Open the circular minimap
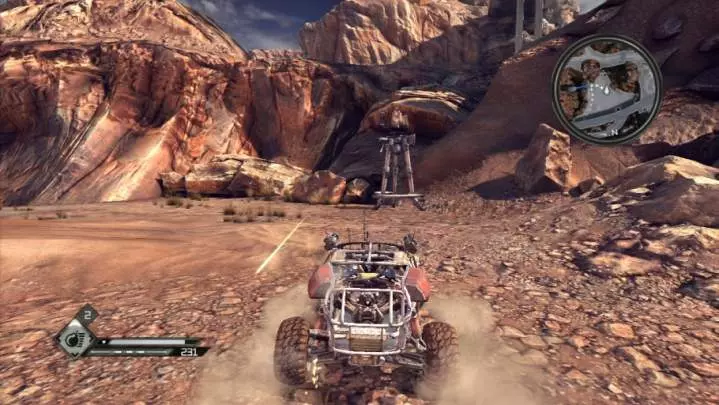 (x=606, y=88)
